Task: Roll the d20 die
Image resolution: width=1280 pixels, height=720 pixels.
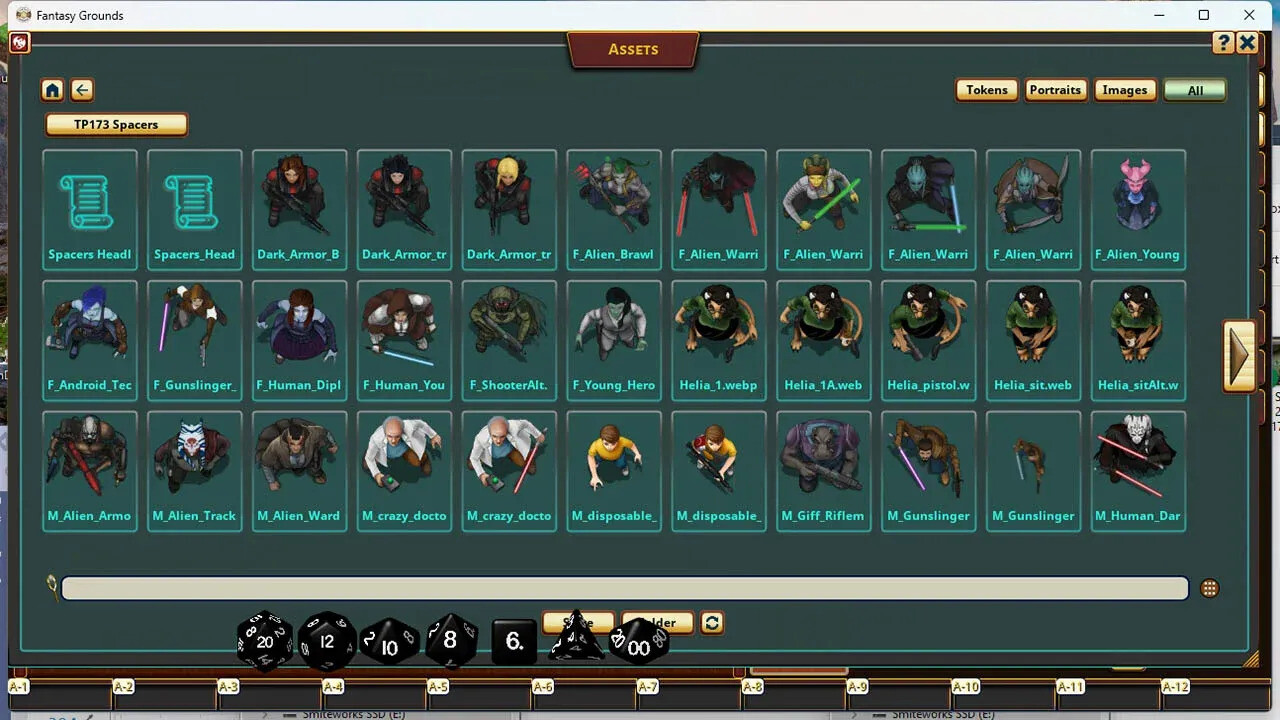Action: tap(264, 641)
